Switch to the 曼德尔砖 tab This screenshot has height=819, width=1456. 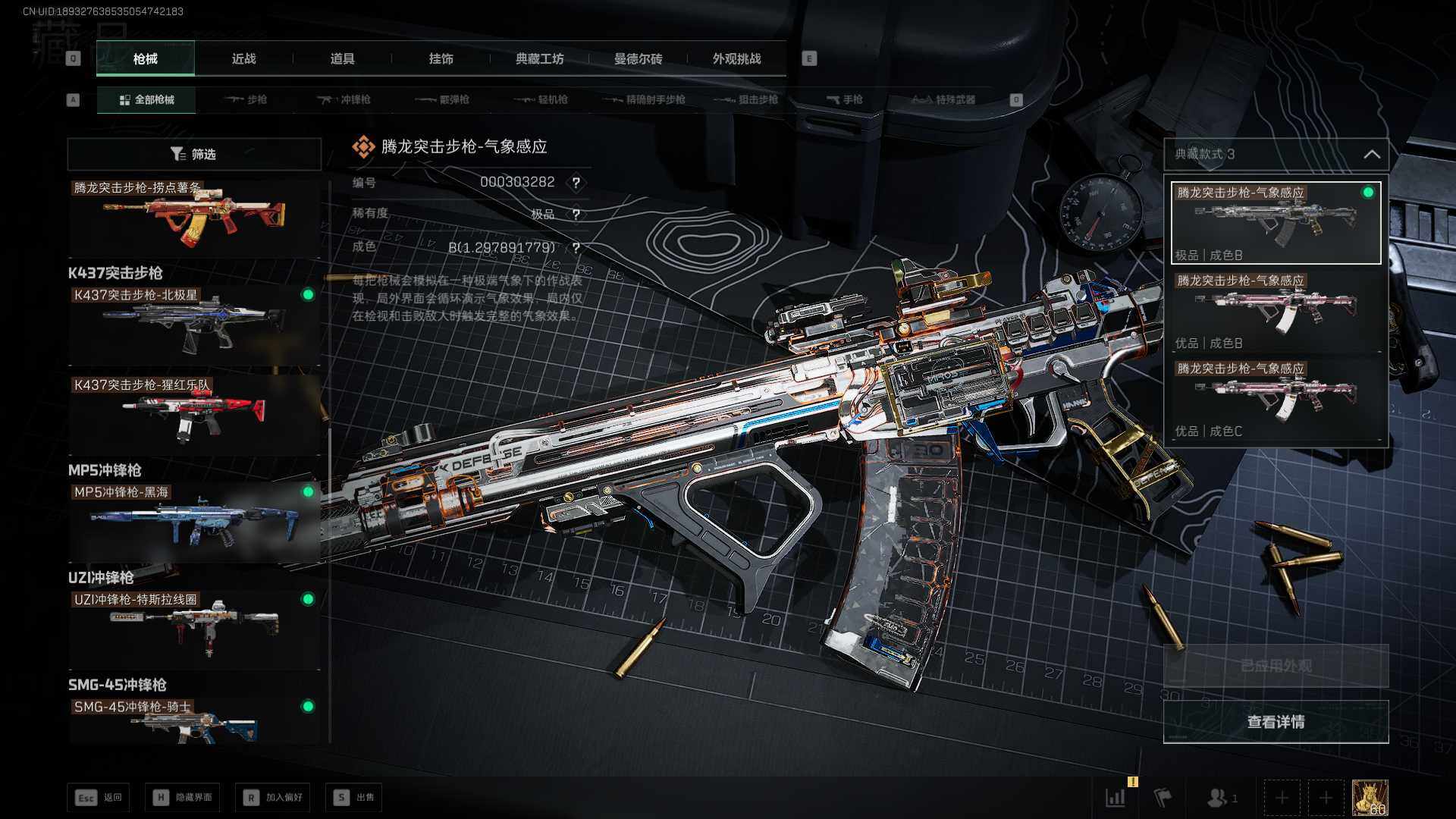tap(638, 58)
